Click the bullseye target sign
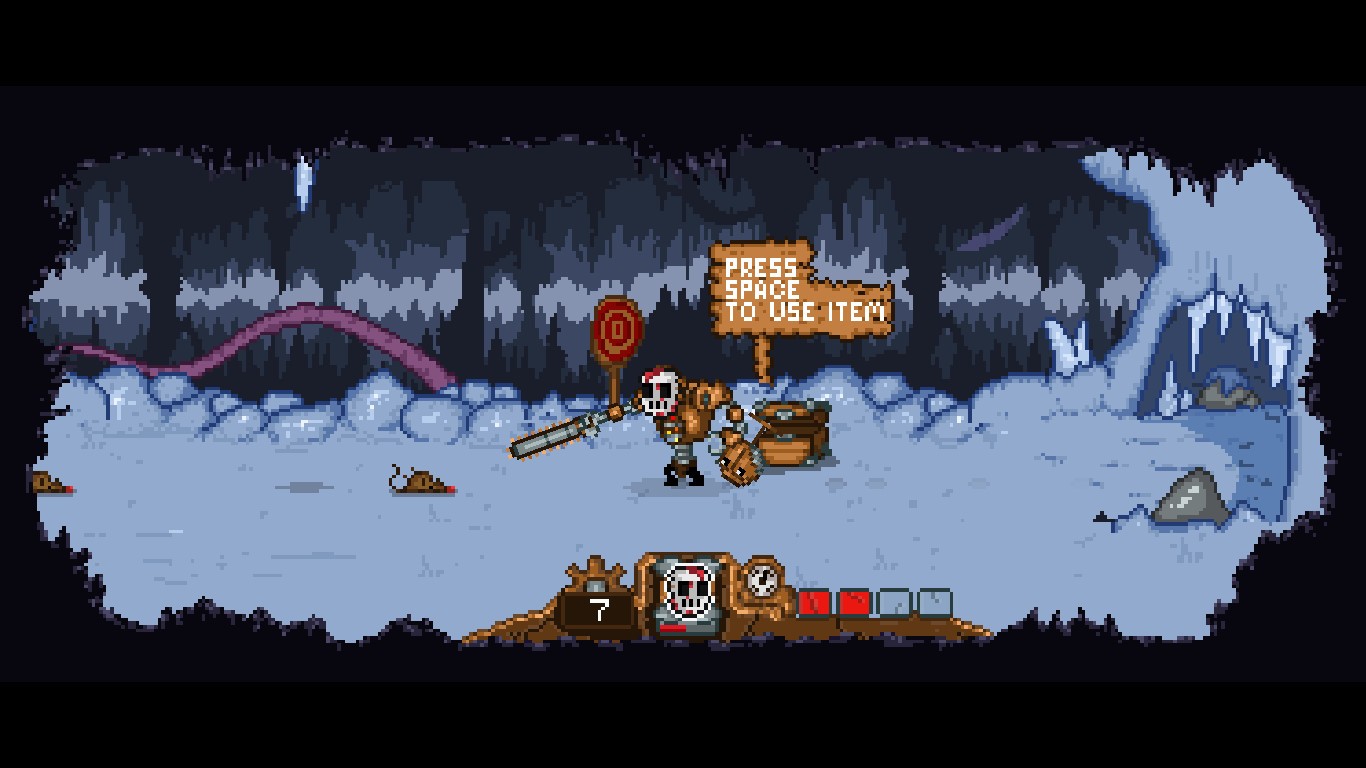Image resolution: width=1366 pixels, height=768 pixels. tap(617, 330)
